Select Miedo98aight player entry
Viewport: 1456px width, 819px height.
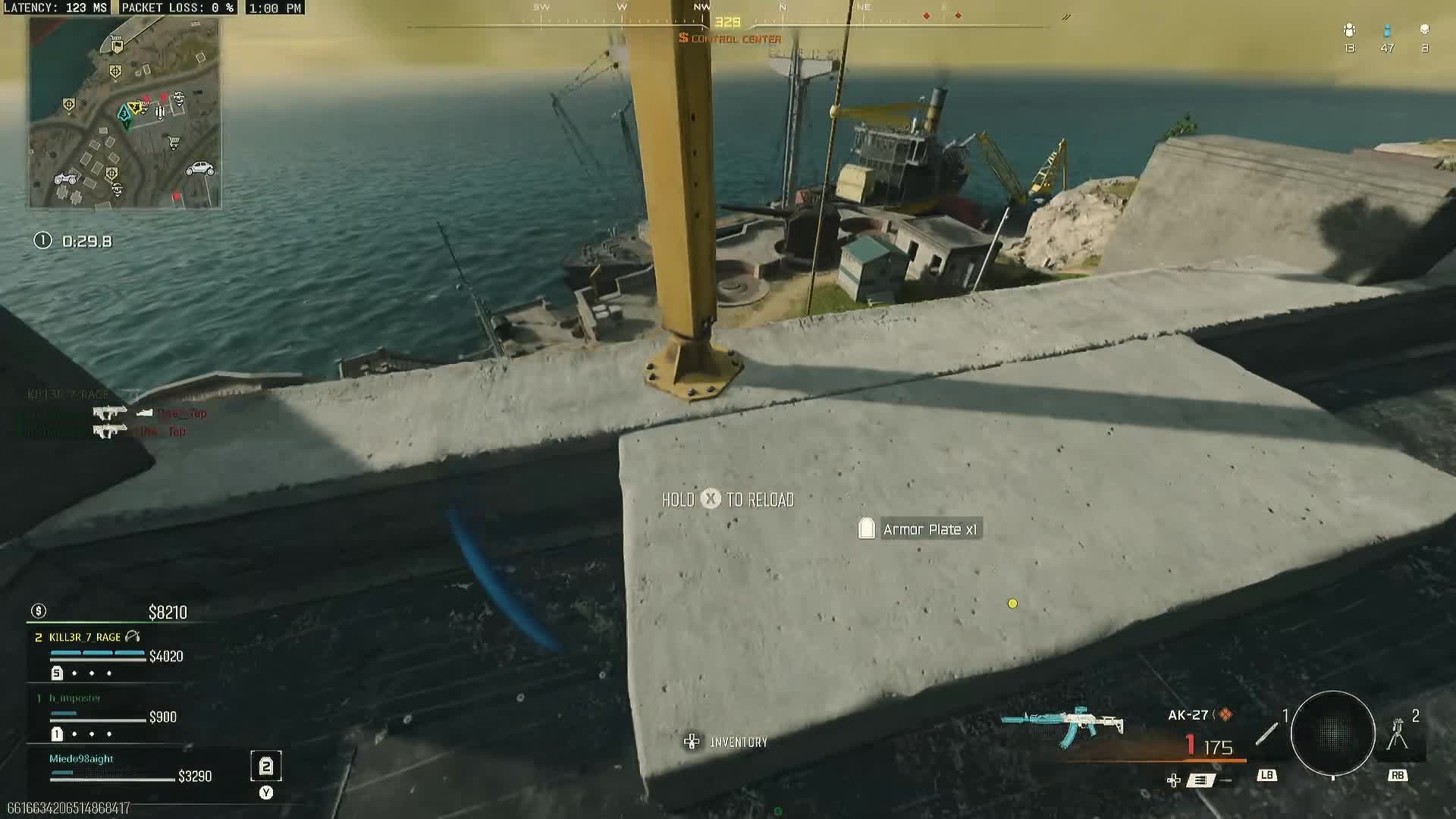point(81,758)
